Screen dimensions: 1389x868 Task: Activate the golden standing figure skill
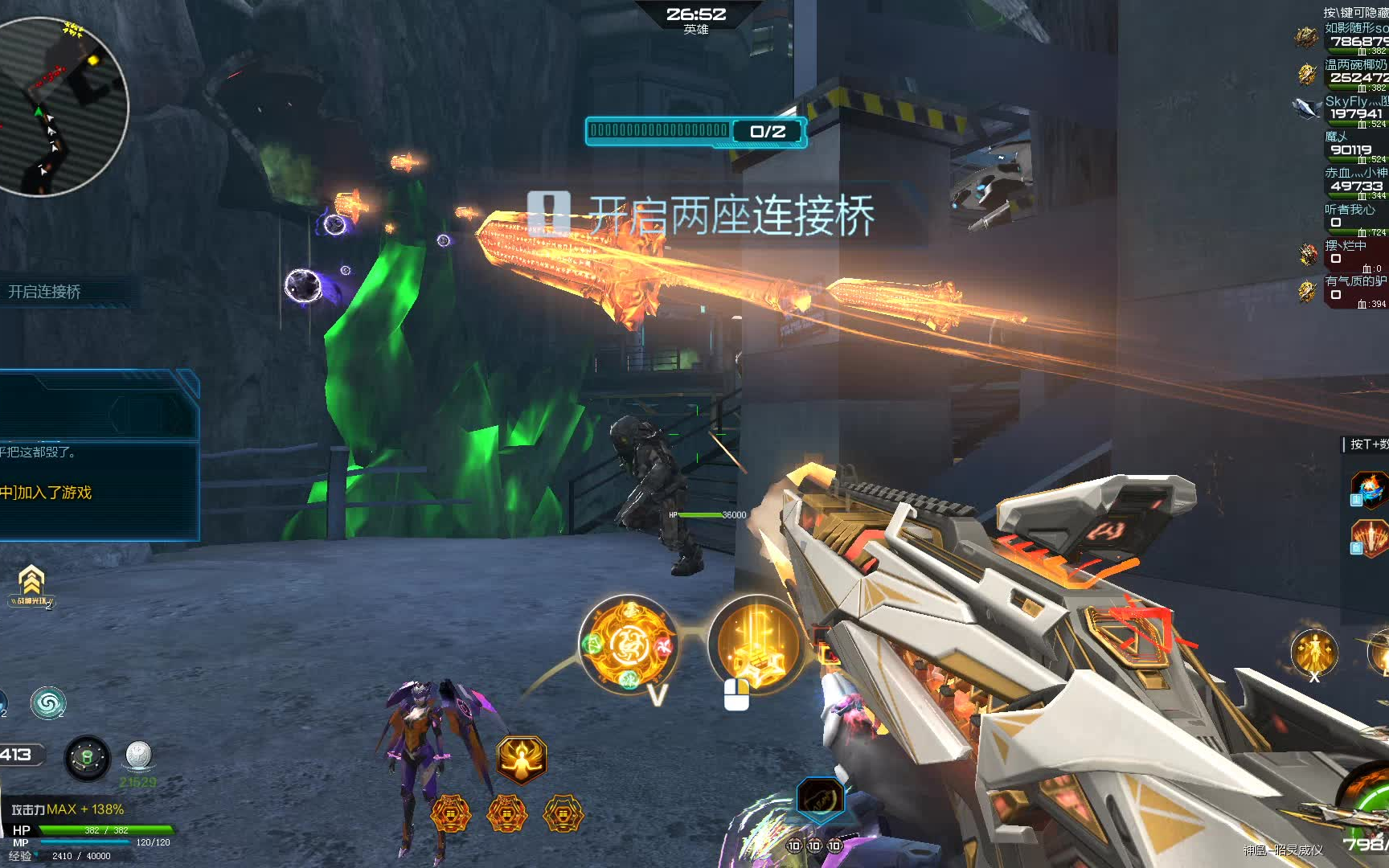pyautogui.click(x=1313, y=652)
